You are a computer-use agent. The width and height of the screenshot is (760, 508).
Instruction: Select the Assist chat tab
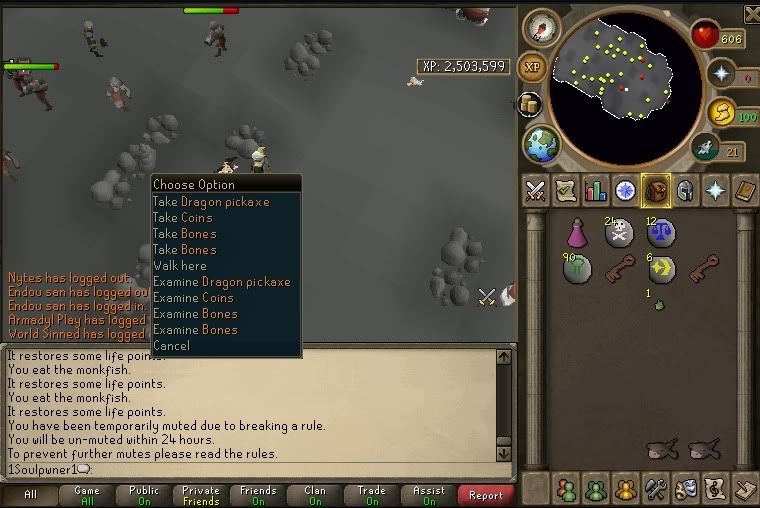coord(429,495)
